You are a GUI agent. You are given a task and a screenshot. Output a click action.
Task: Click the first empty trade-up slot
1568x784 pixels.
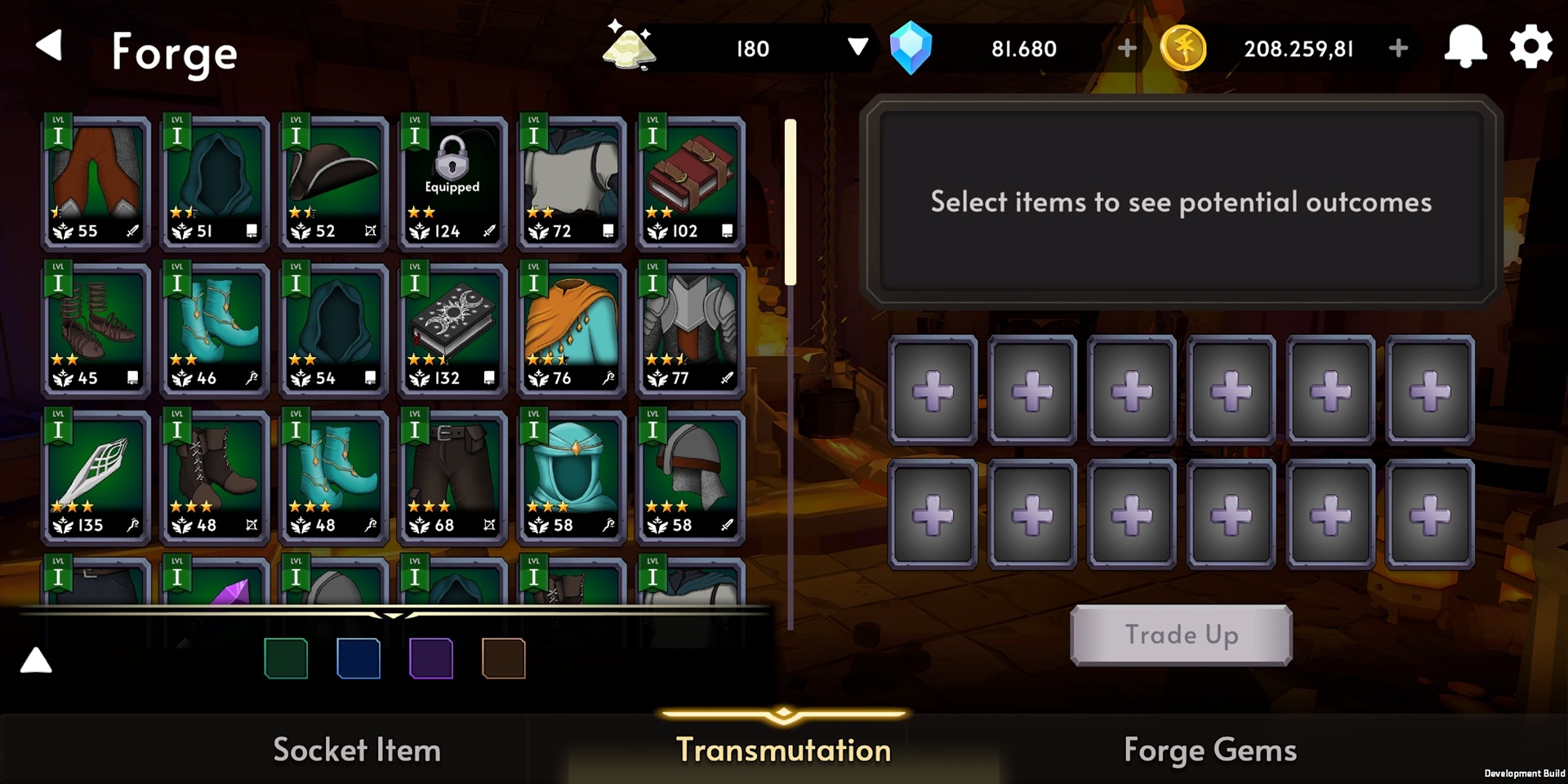931,390
